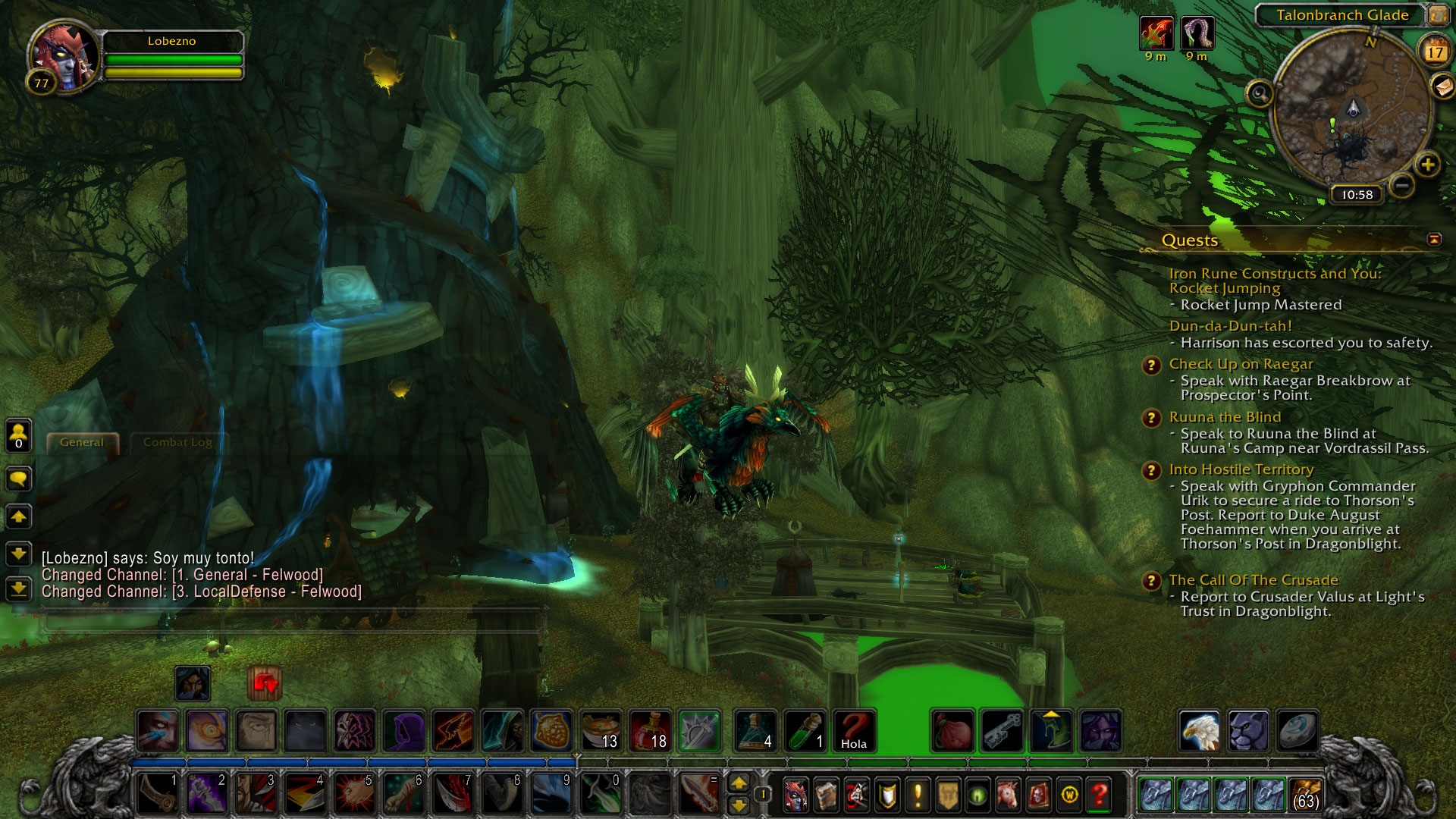Viewport: 1456px width, 819px height.
Task: Summon the white eagle head mount
Action: (x=1199, y=731)
